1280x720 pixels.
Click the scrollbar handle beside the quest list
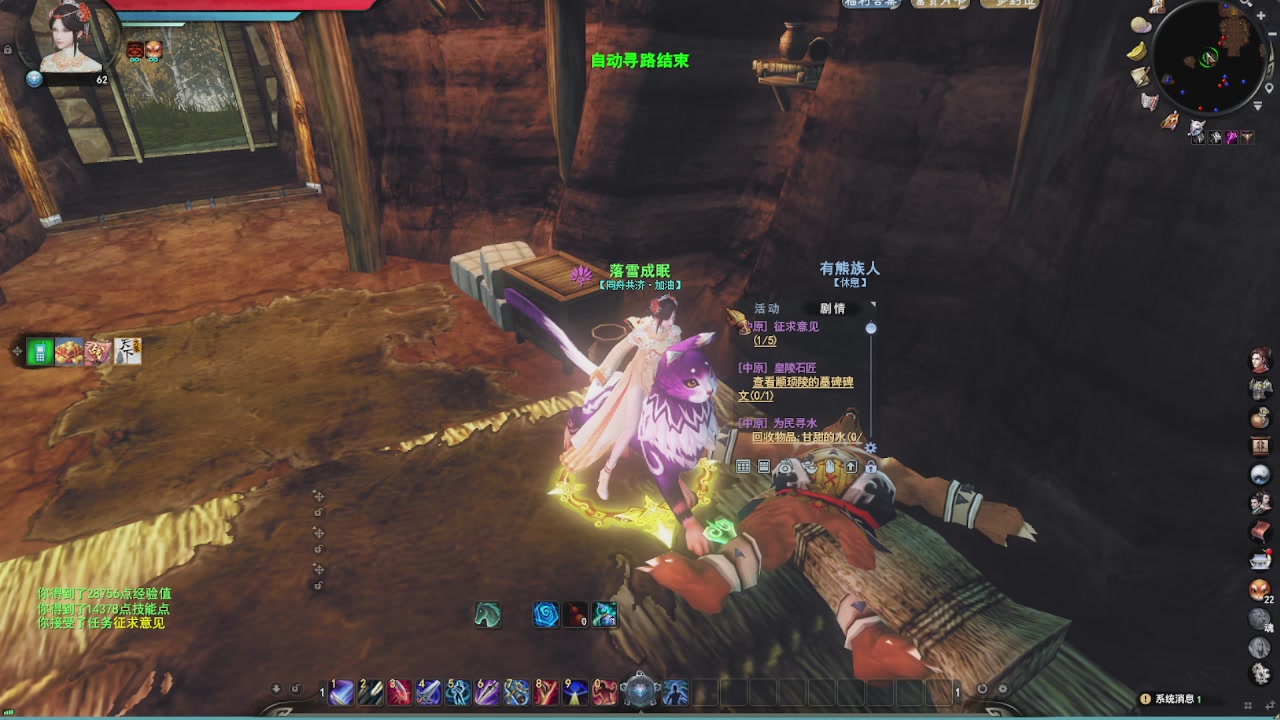click(870, 328)
